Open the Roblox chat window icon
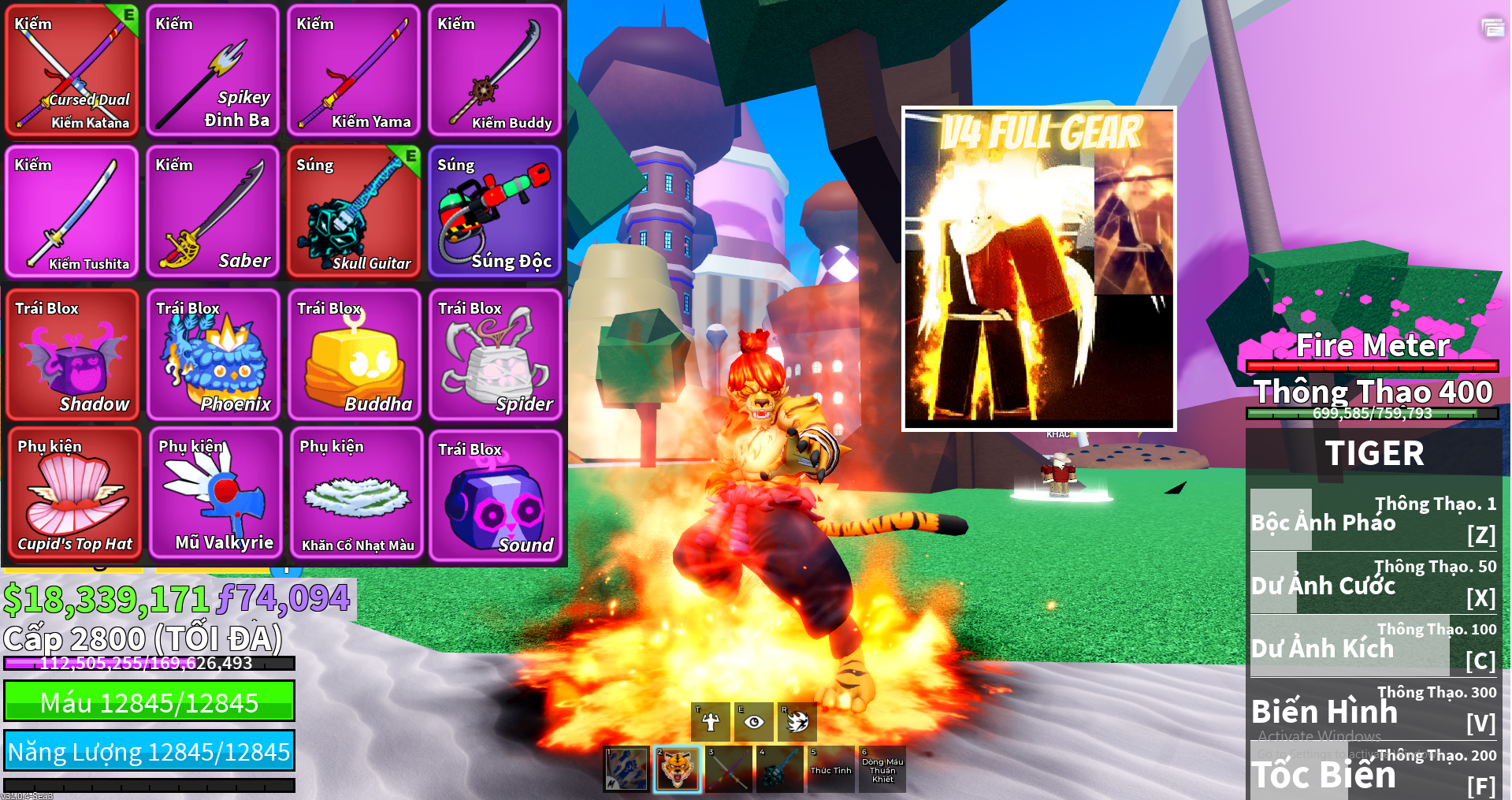The image size is (1512, 800). [x=1492, y=28]
